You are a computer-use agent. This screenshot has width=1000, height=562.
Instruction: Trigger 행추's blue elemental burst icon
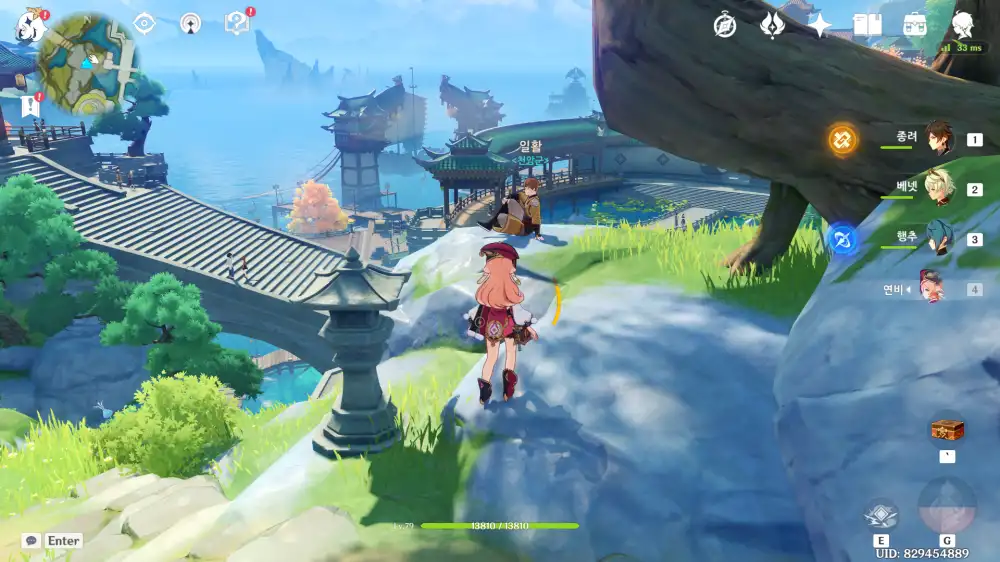tap(842, 240)
